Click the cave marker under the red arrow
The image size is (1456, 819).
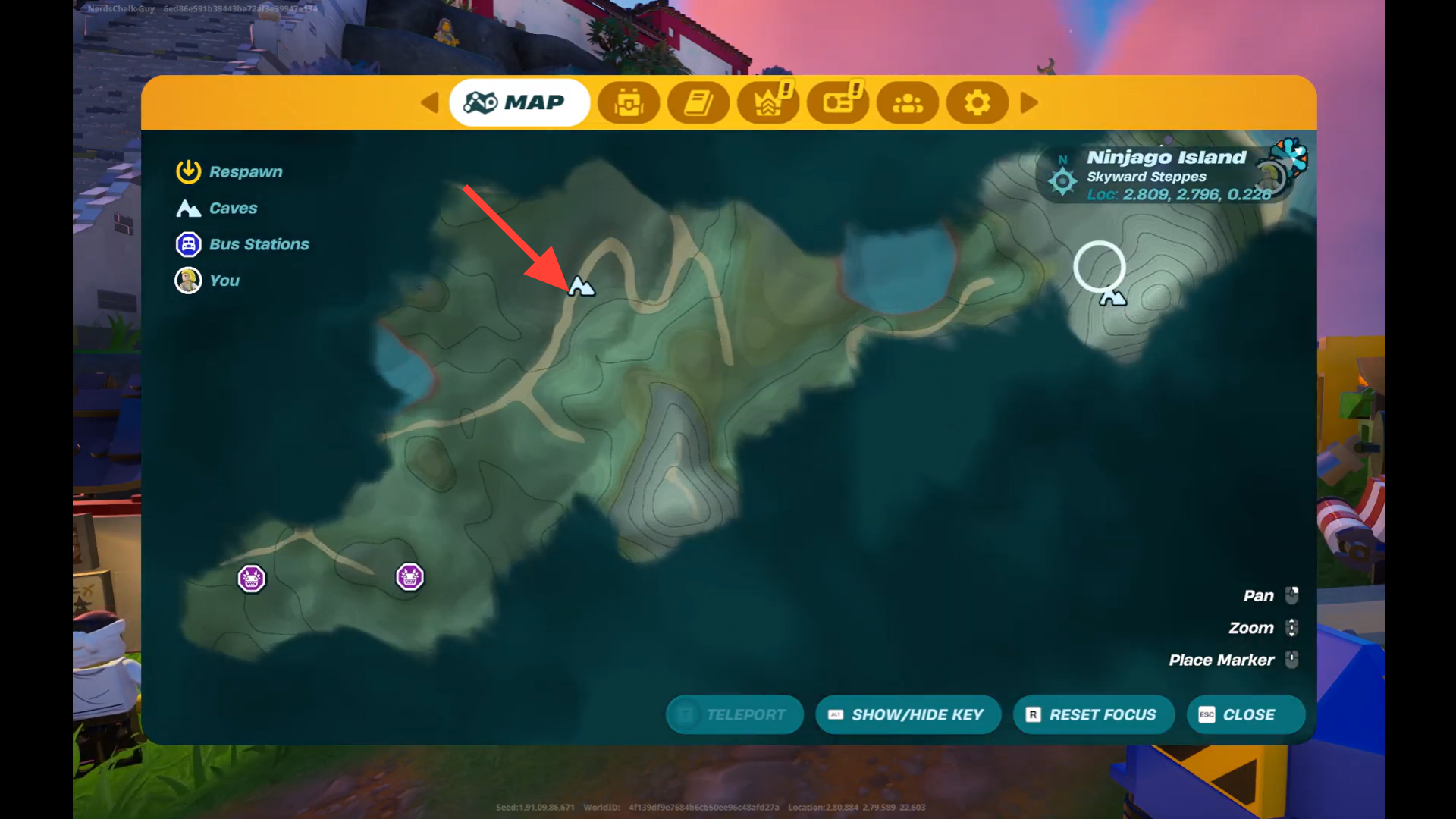(x=582, y=287)
